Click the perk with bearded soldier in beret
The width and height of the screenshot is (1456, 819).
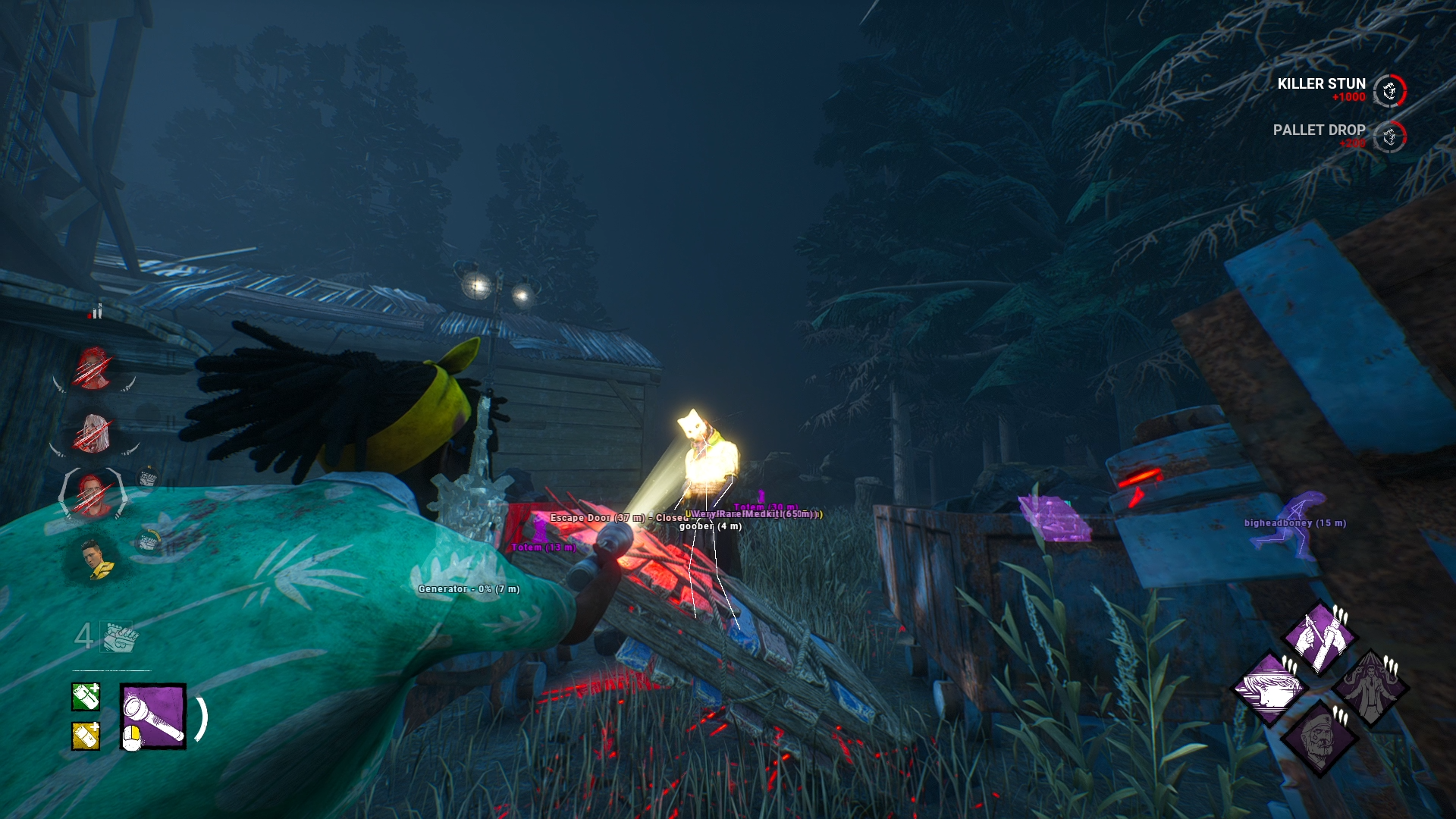1319,739
